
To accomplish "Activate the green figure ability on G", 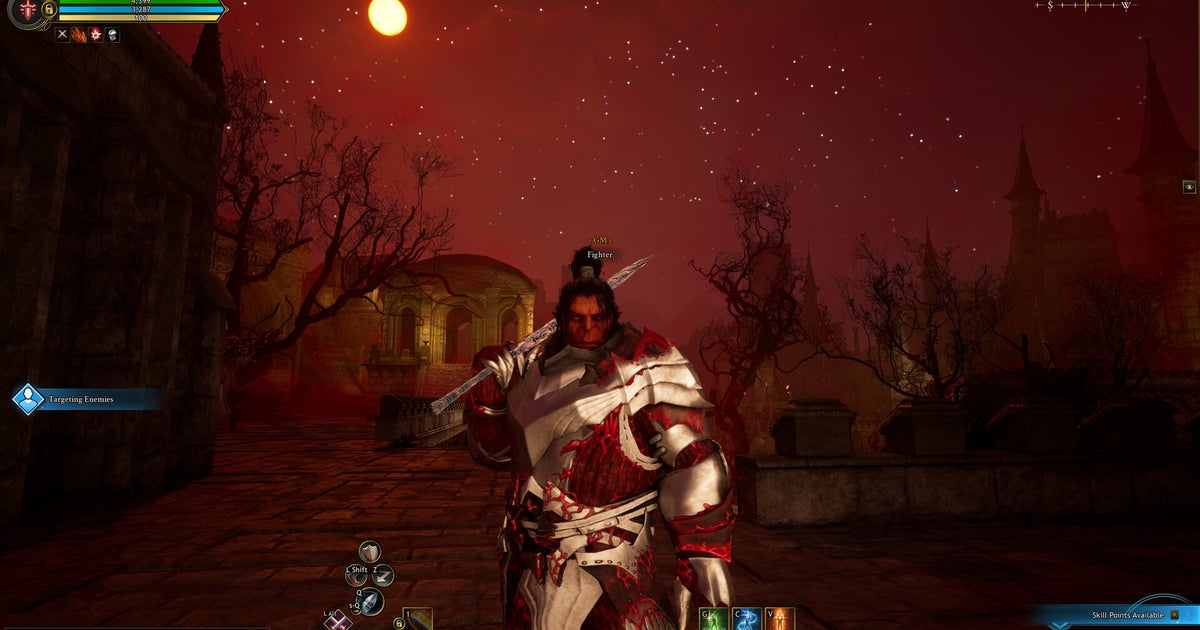I will [713, 619].
